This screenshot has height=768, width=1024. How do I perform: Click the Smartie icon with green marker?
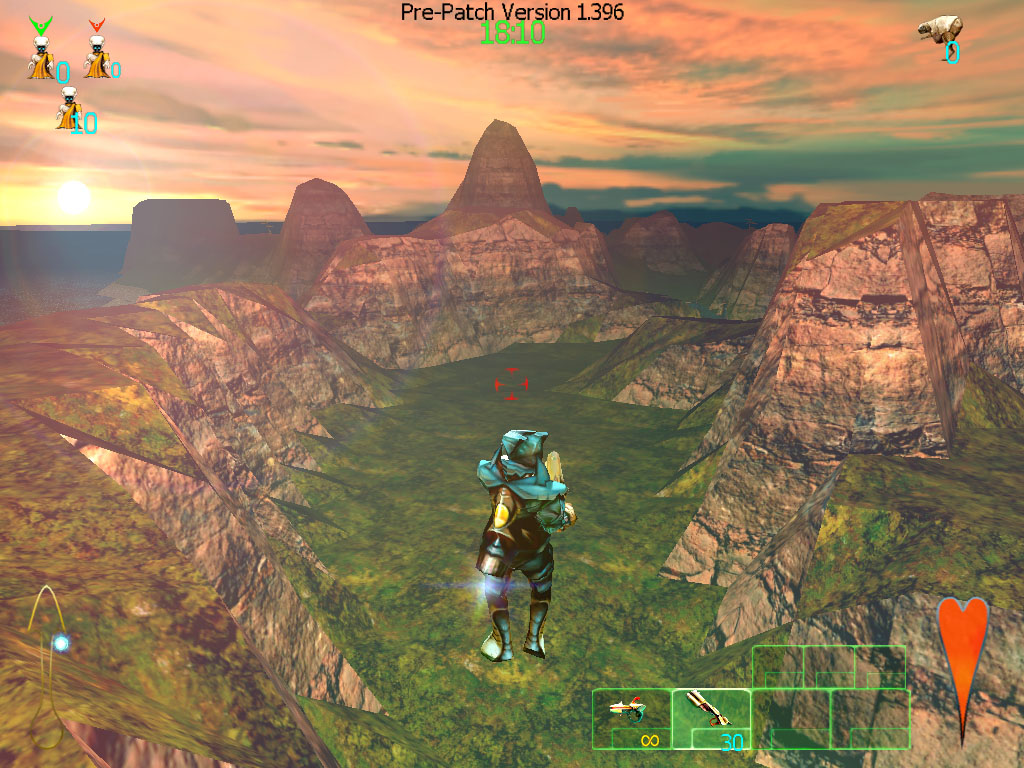pyautogui.click(x=41, y=55)
